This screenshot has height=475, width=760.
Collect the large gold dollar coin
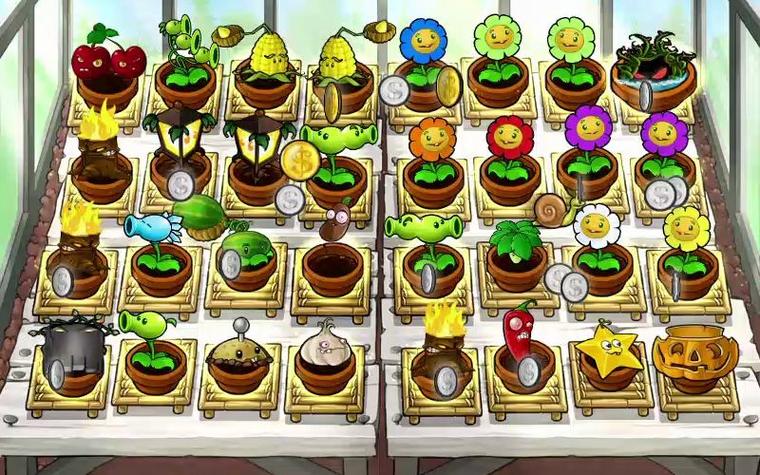pos(298,159)
